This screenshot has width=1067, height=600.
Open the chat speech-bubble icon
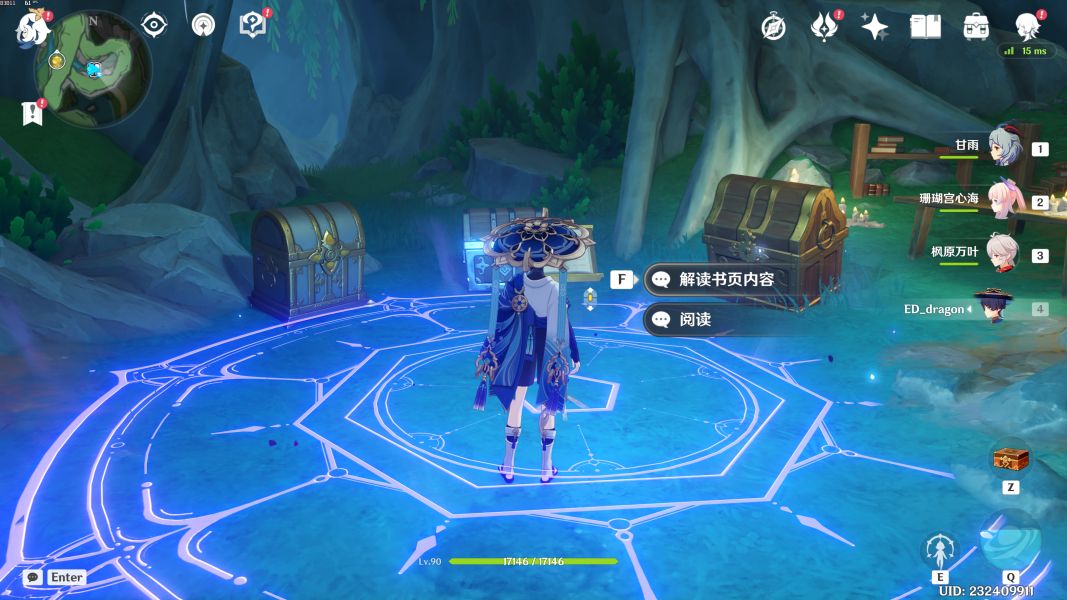pyautogui.click(x=32, y=577)
